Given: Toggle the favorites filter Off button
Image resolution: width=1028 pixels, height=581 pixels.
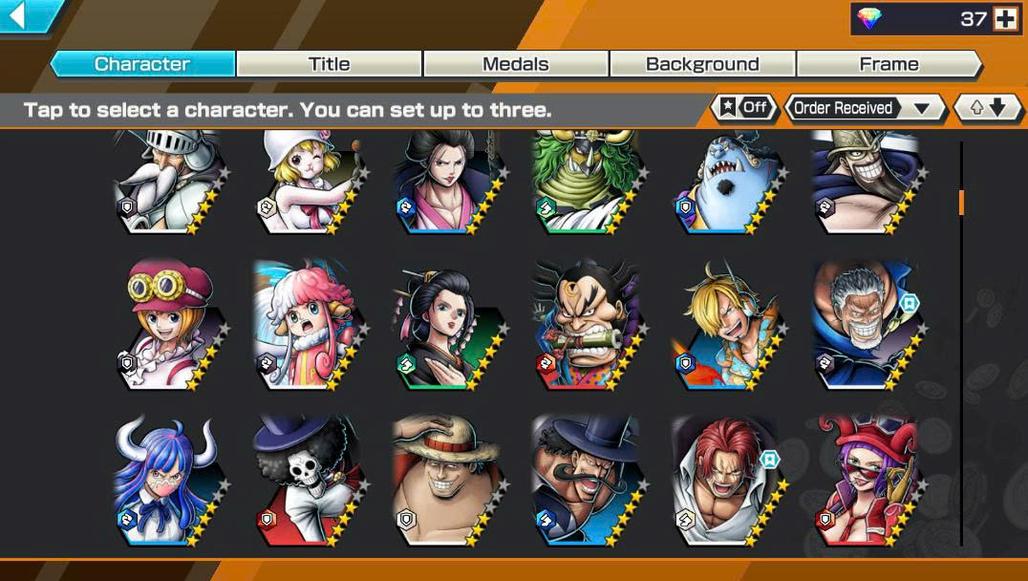Looking at the screenshot, I should click(744, 108).
